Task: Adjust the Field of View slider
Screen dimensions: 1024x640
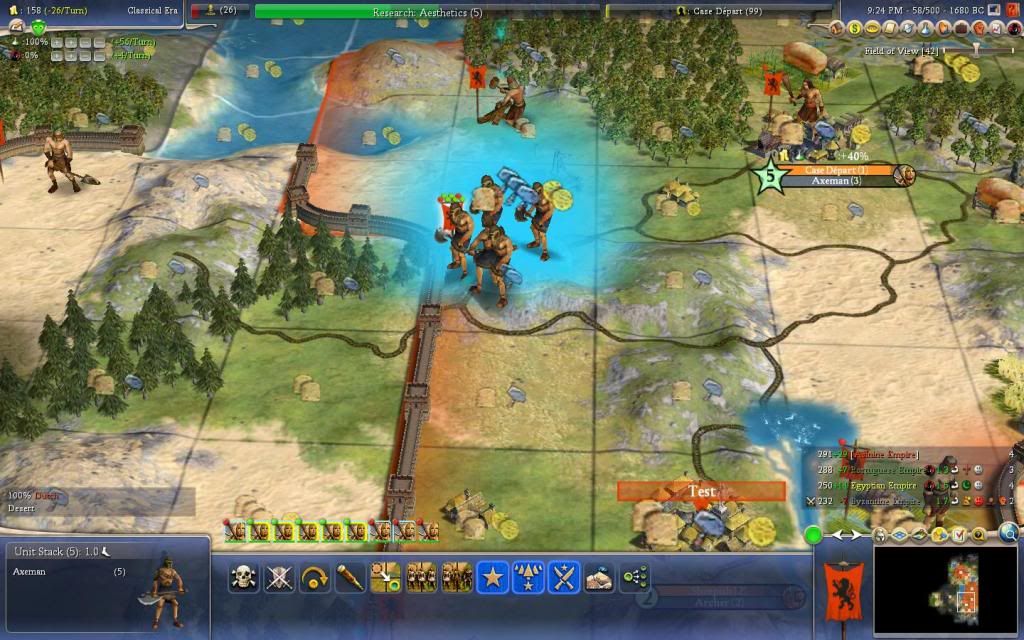Action: tap(975, 49)
